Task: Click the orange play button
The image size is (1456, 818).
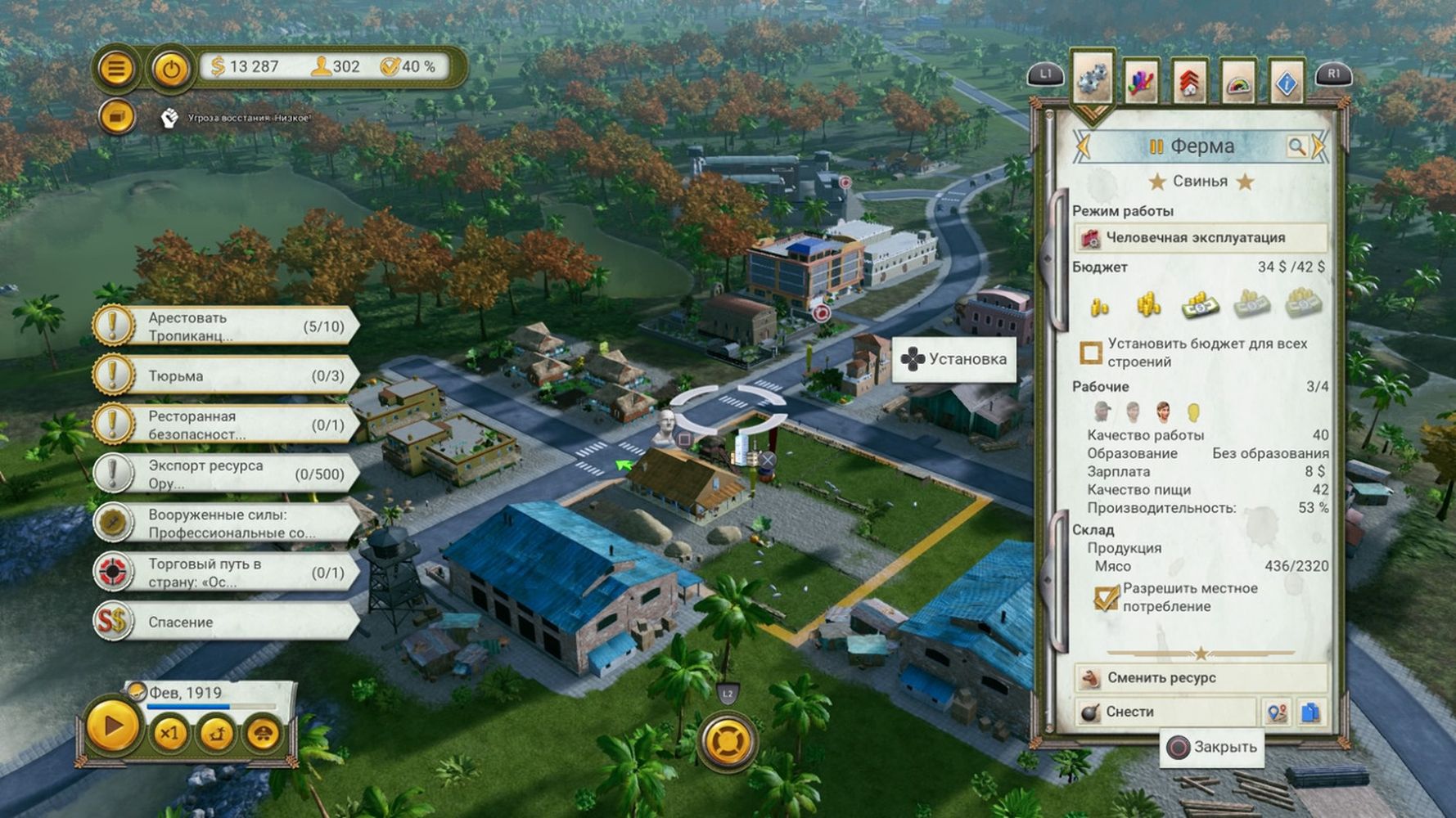Action: click(x=113, y=726)
